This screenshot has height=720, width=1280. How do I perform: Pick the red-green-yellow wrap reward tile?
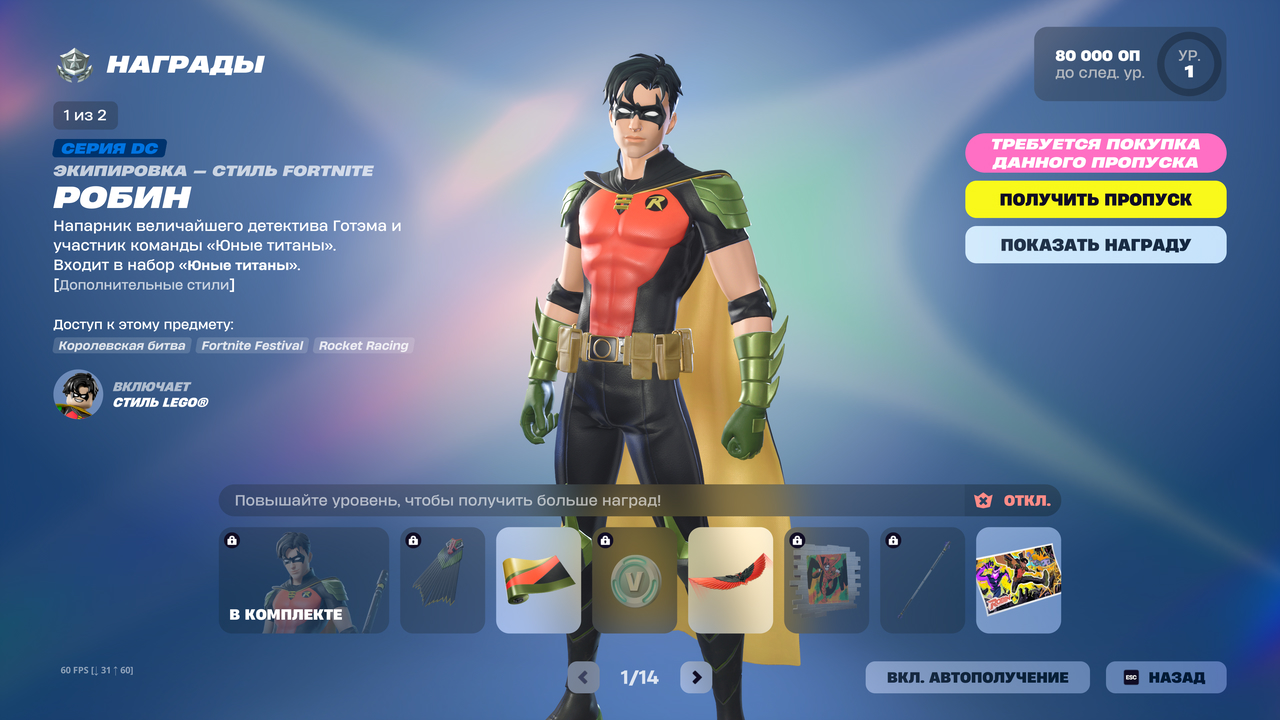[538, 580]
